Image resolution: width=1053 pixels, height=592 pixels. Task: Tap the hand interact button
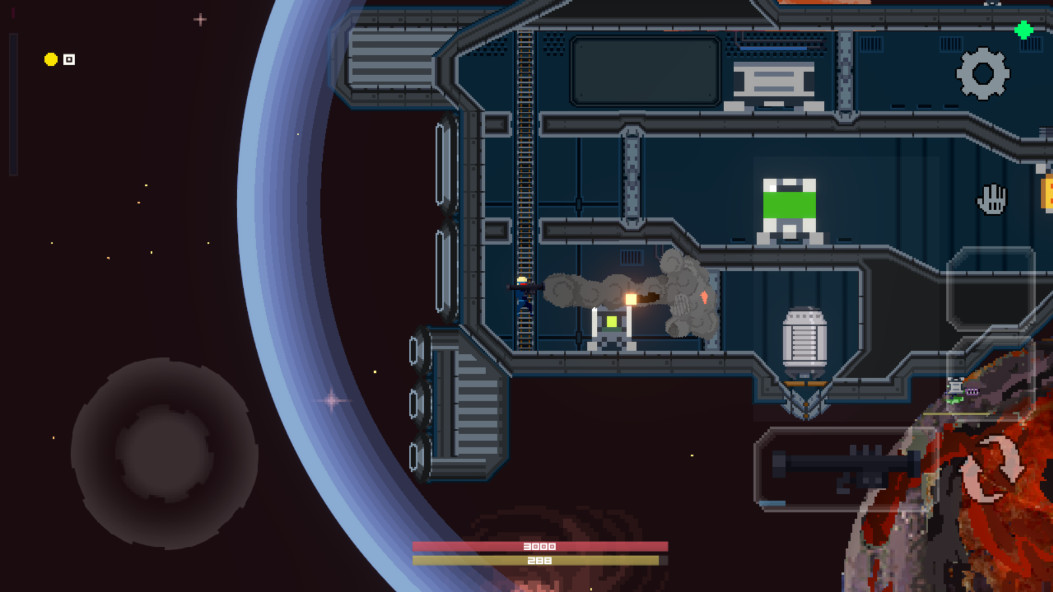click(x=991, y=198)
